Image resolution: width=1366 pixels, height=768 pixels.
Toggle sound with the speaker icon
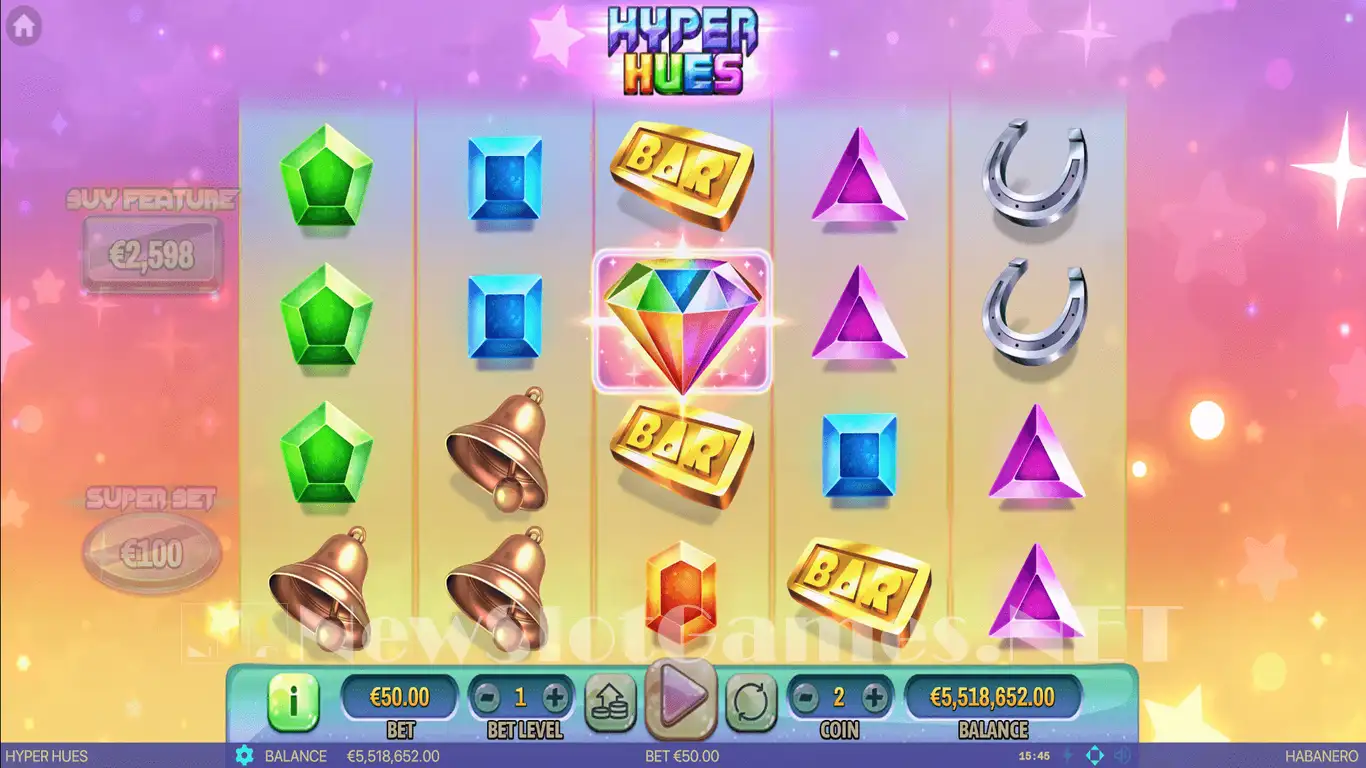tap(1124, 756)
